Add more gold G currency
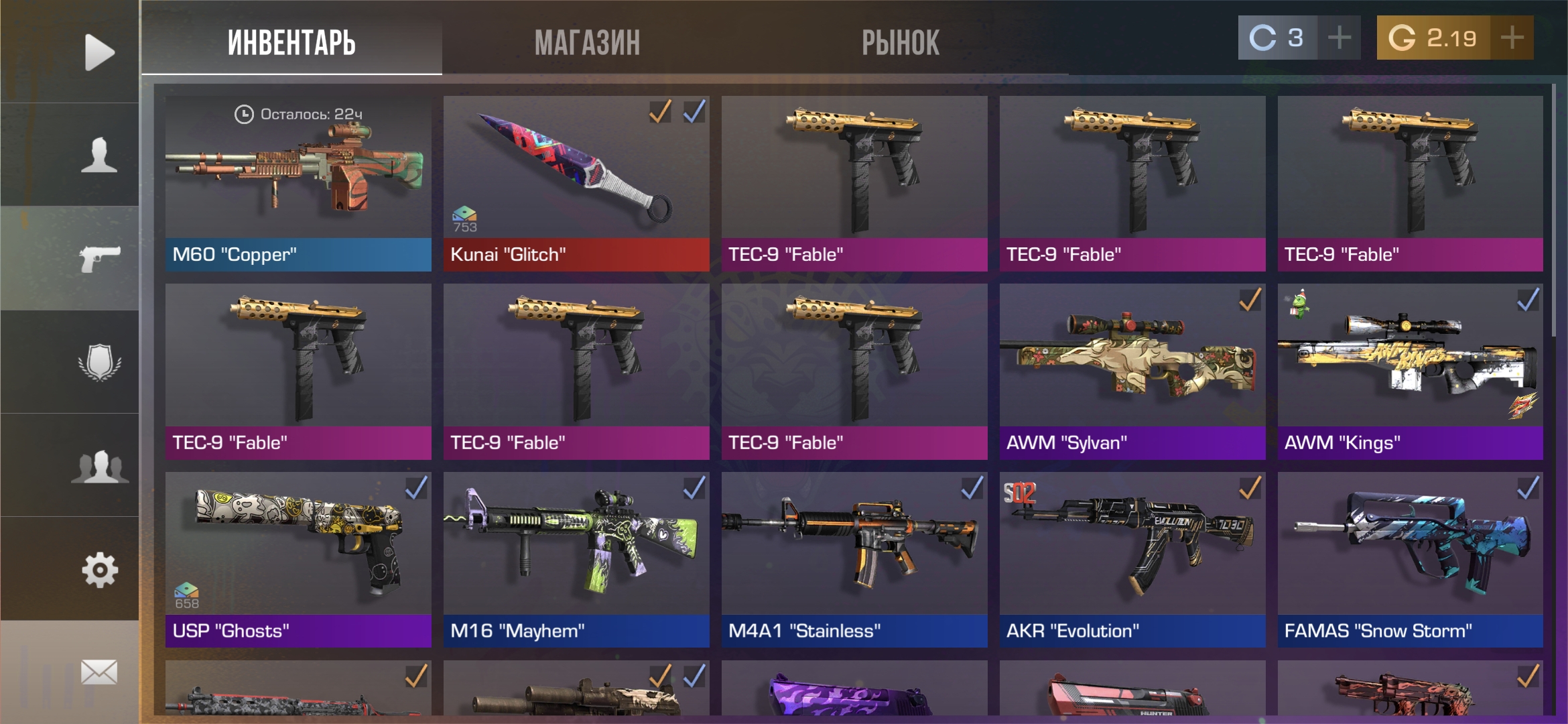Viewport: 1568px width, 724px height. (1512, 38)
